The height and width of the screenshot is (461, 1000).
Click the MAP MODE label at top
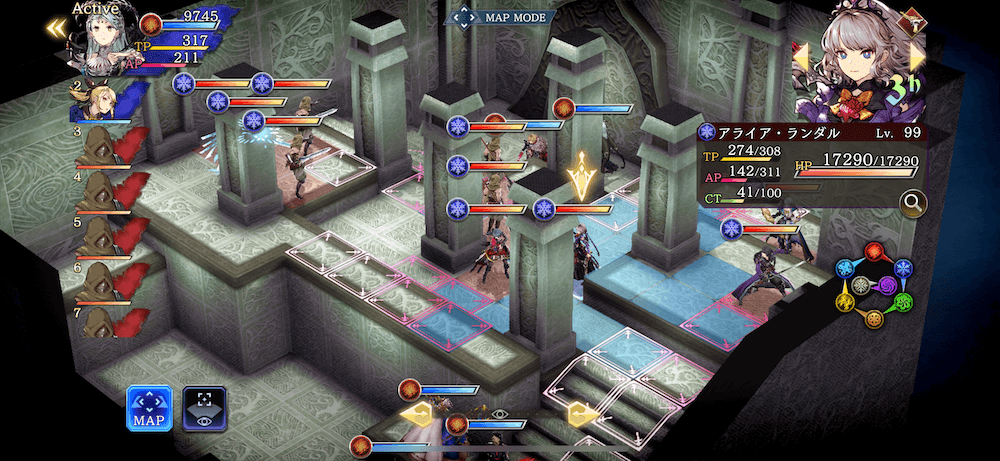499,17
